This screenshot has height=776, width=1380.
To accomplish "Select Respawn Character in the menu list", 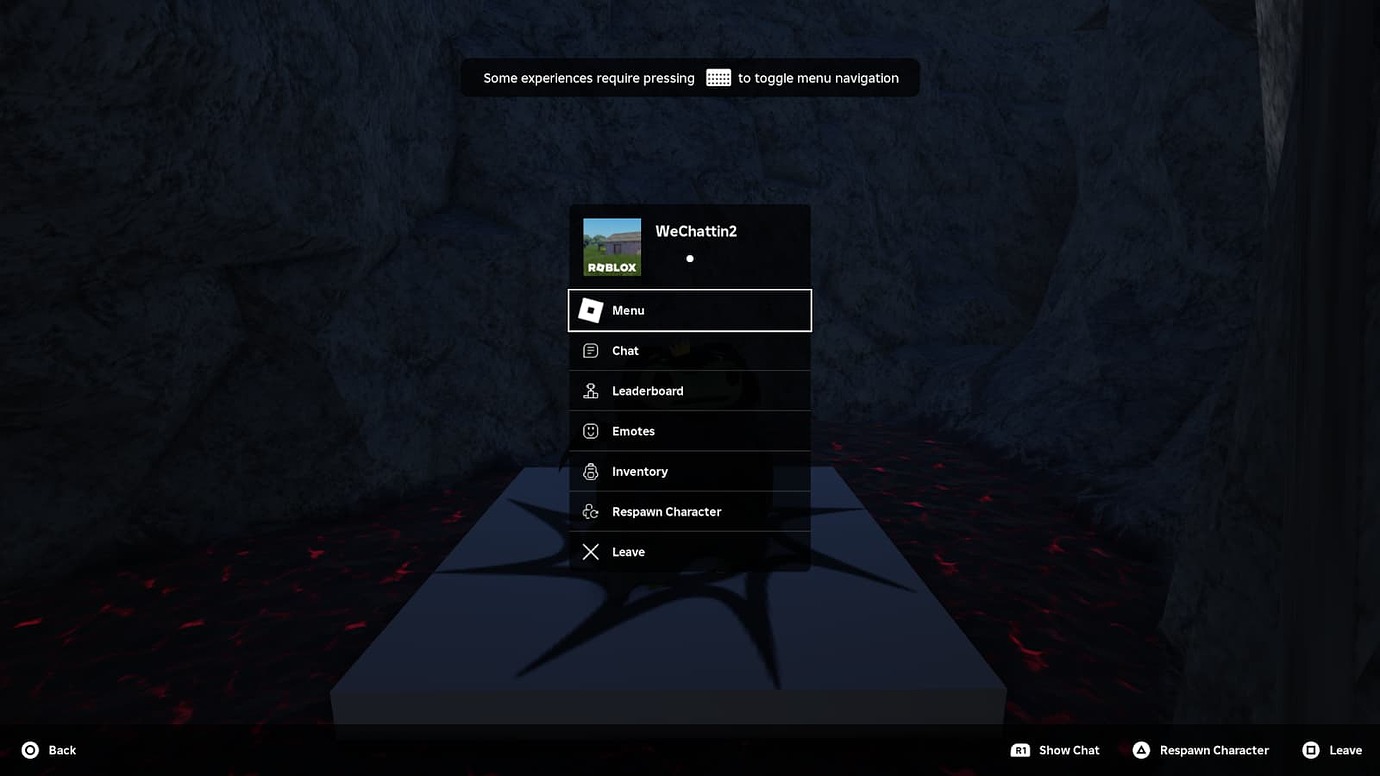I will coord(689,511).
